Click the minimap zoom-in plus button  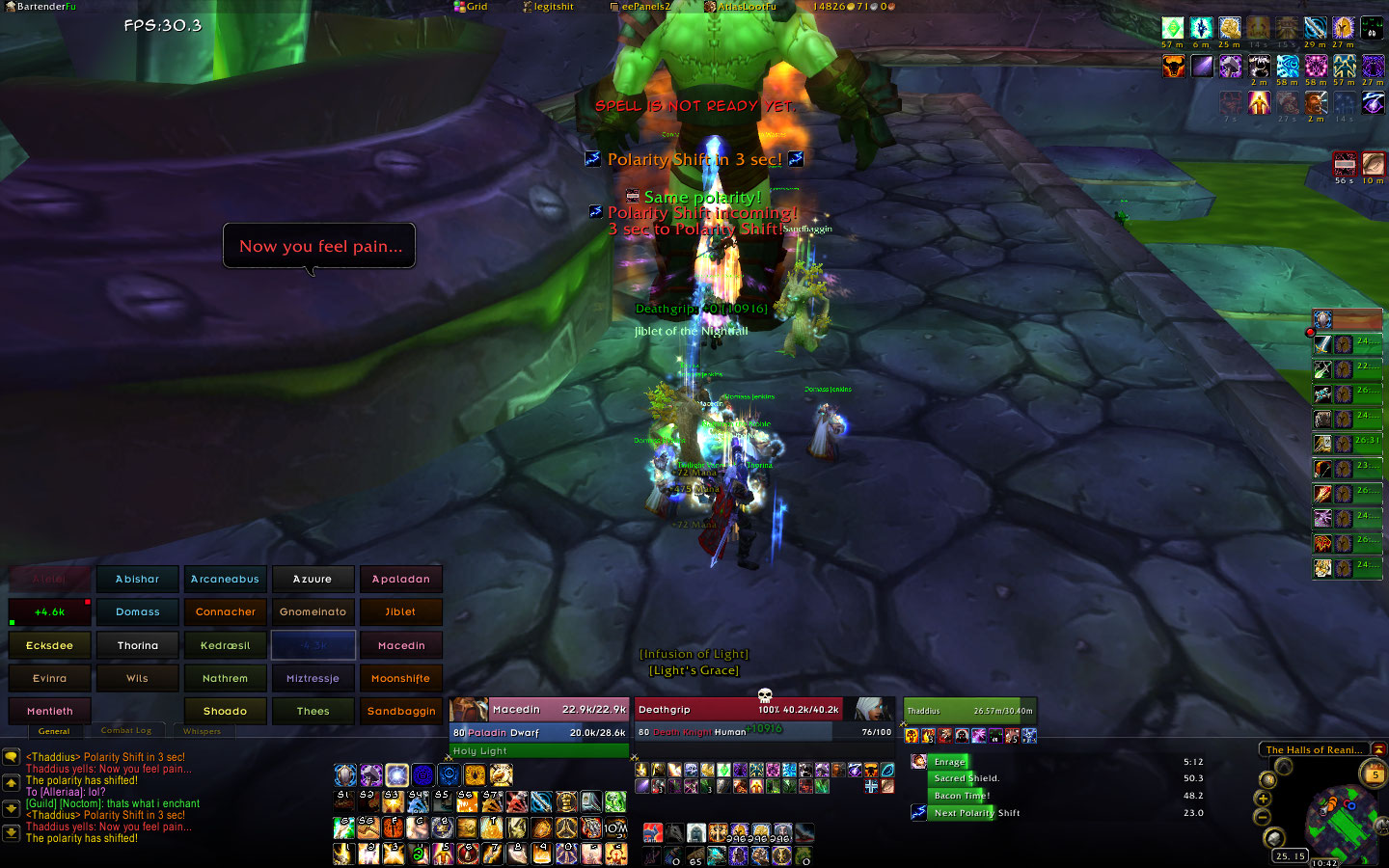(x=1263, y=799)
